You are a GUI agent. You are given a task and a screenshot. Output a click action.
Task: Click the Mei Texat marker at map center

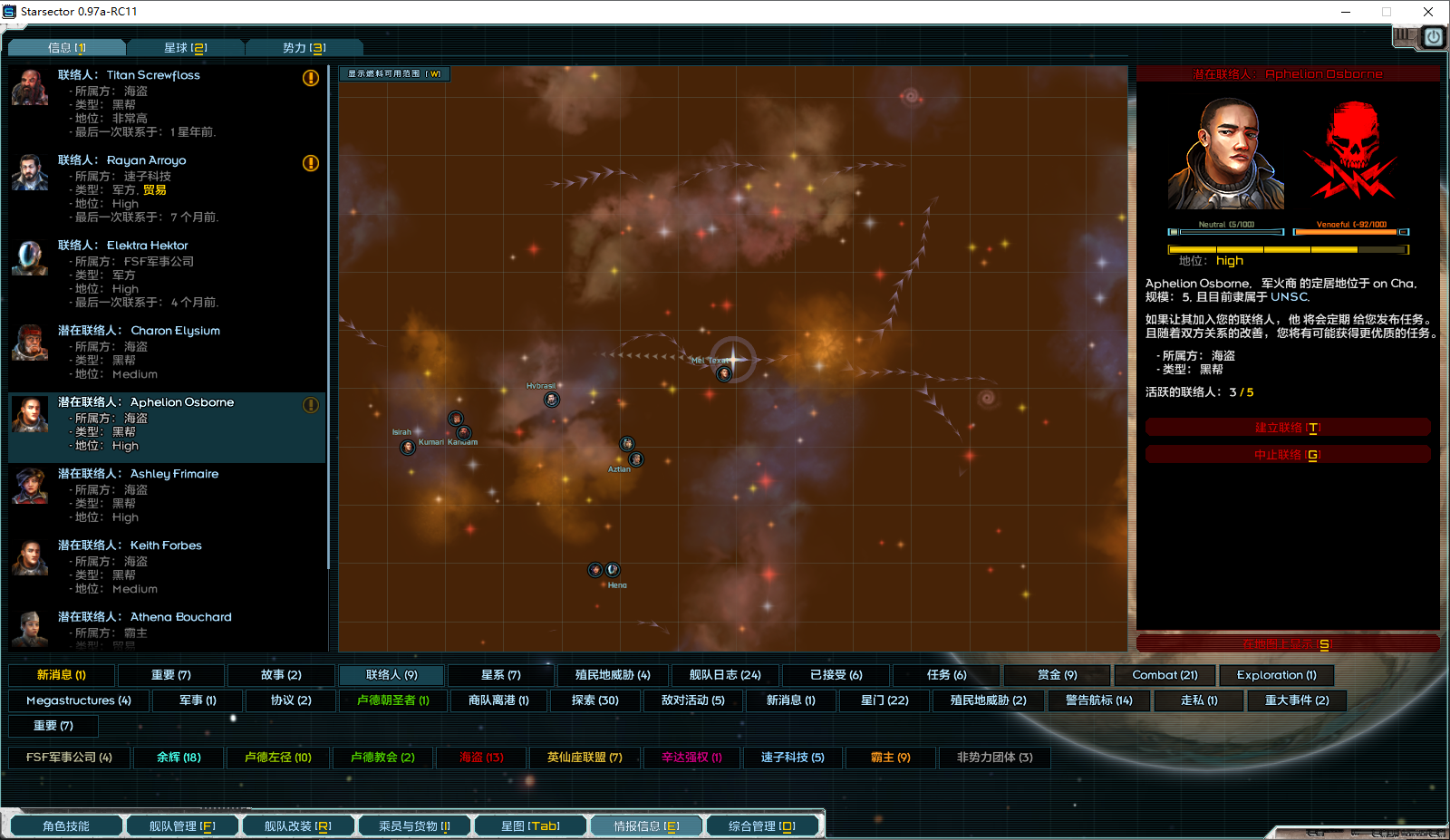(723, 373)
